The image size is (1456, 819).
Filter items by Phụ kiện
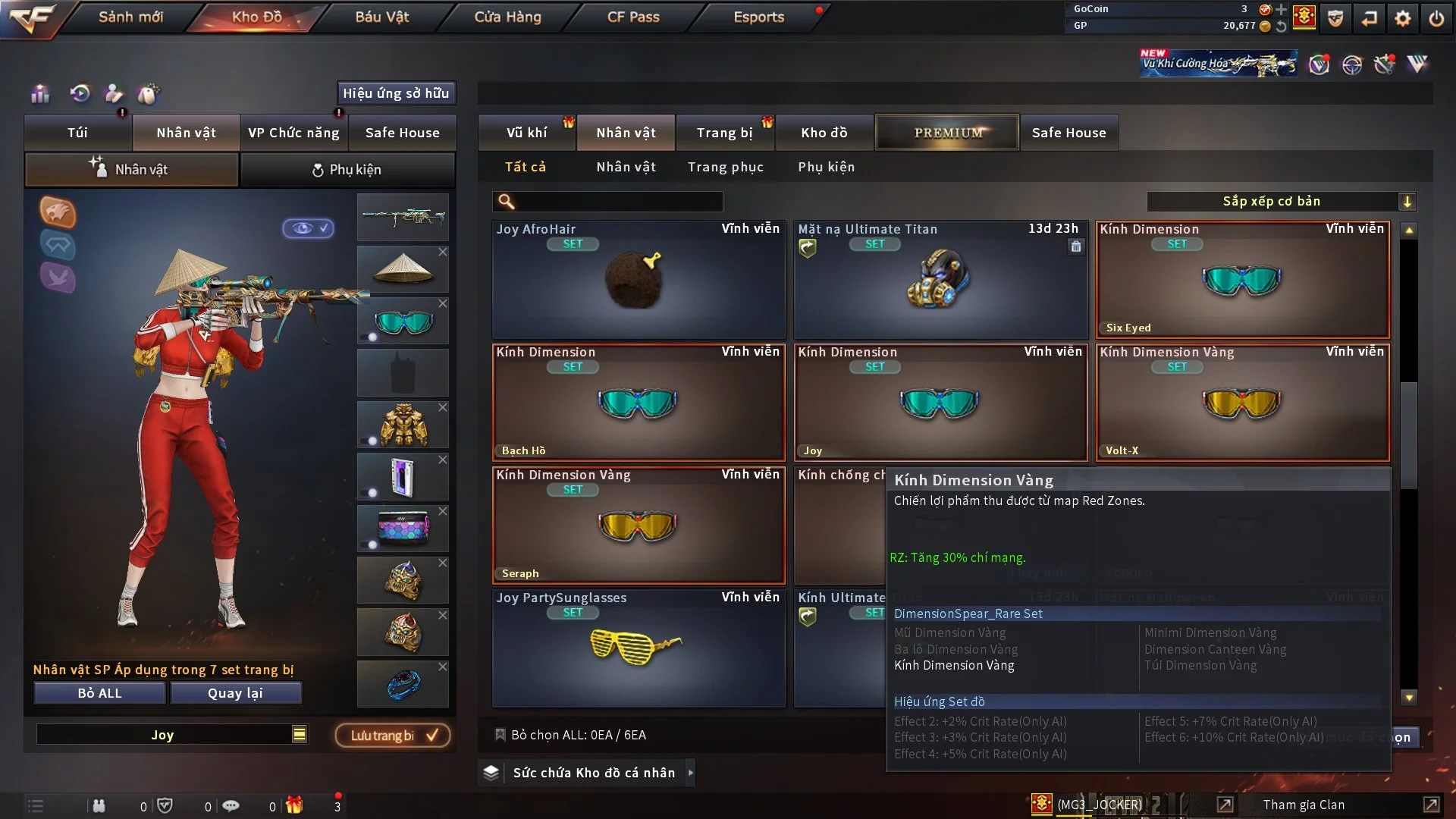826,167
